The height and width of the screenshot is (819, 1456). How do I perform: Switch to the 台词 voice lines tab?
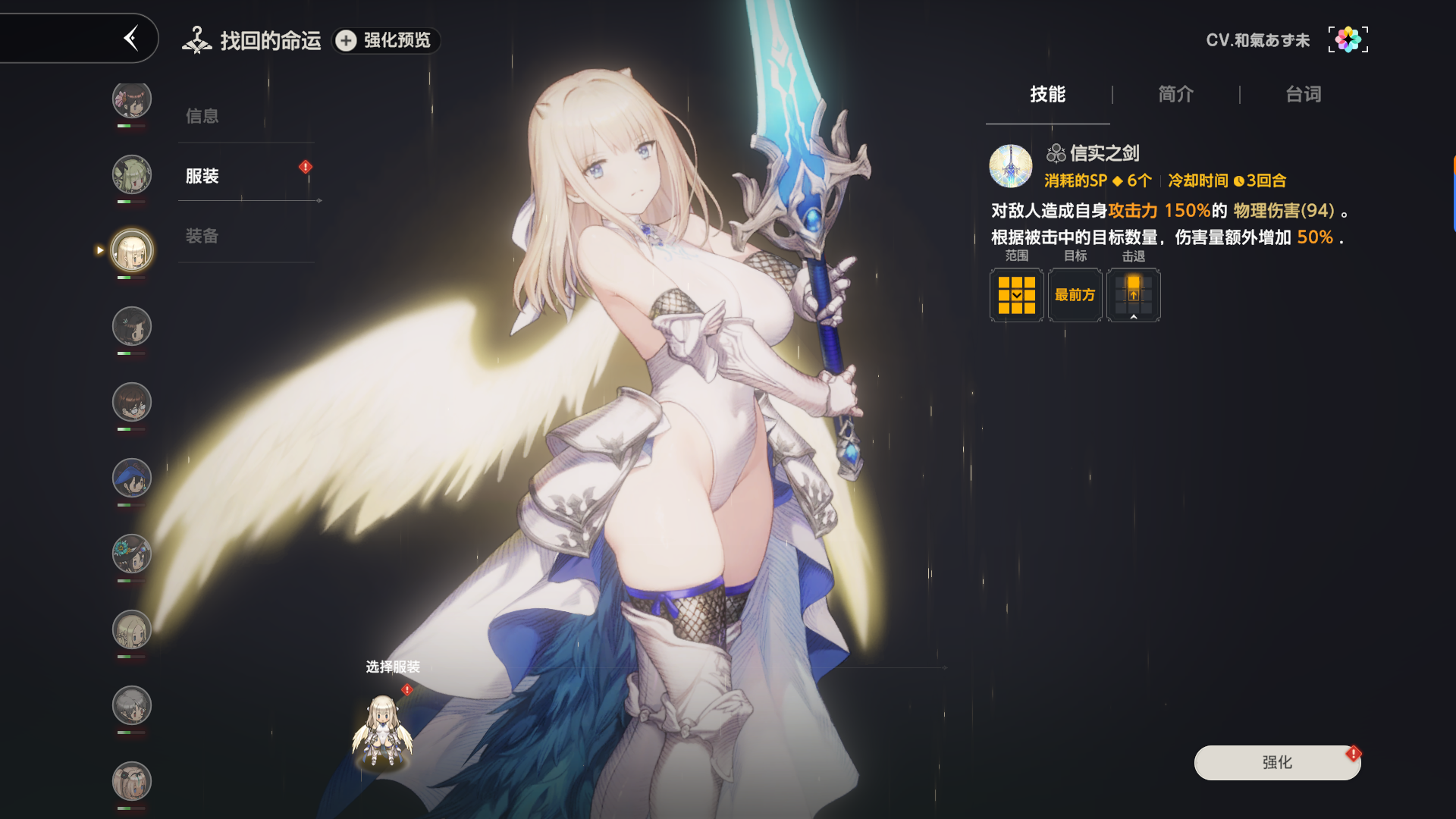coord(1303,95)
